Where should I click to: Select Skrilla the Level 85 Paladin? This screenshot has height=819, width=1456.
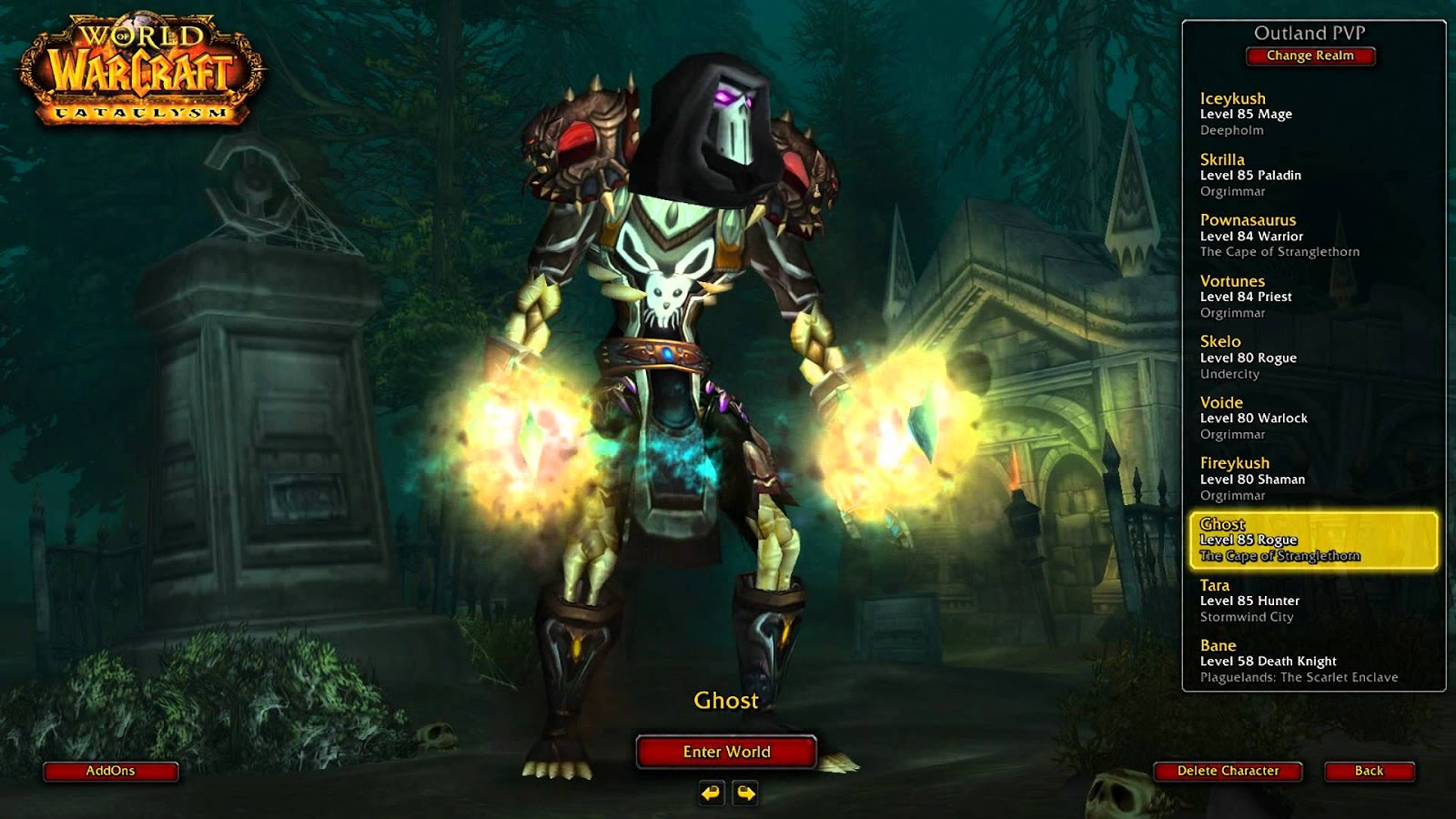(x=1274, y=173)
